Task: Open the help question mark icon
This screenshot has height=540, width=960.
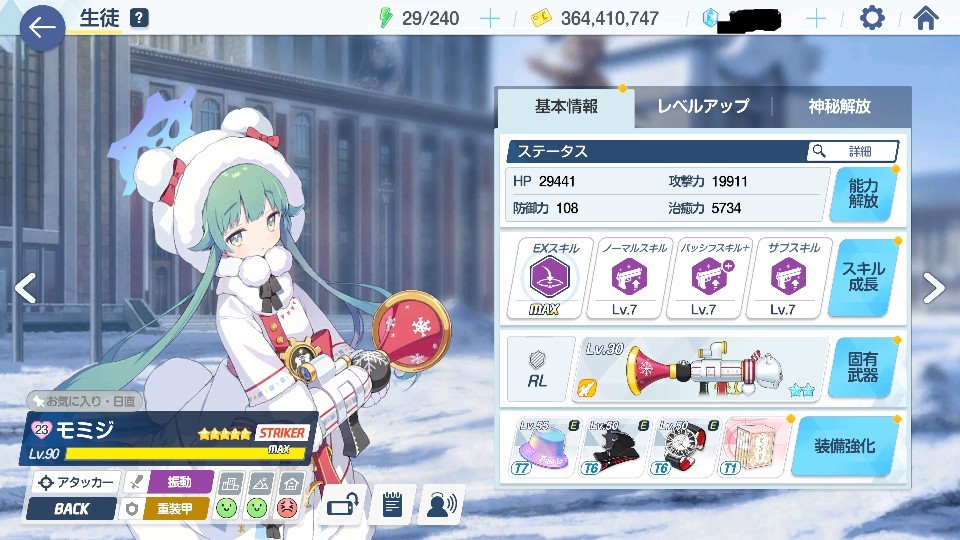Action: tap(139, 18)
